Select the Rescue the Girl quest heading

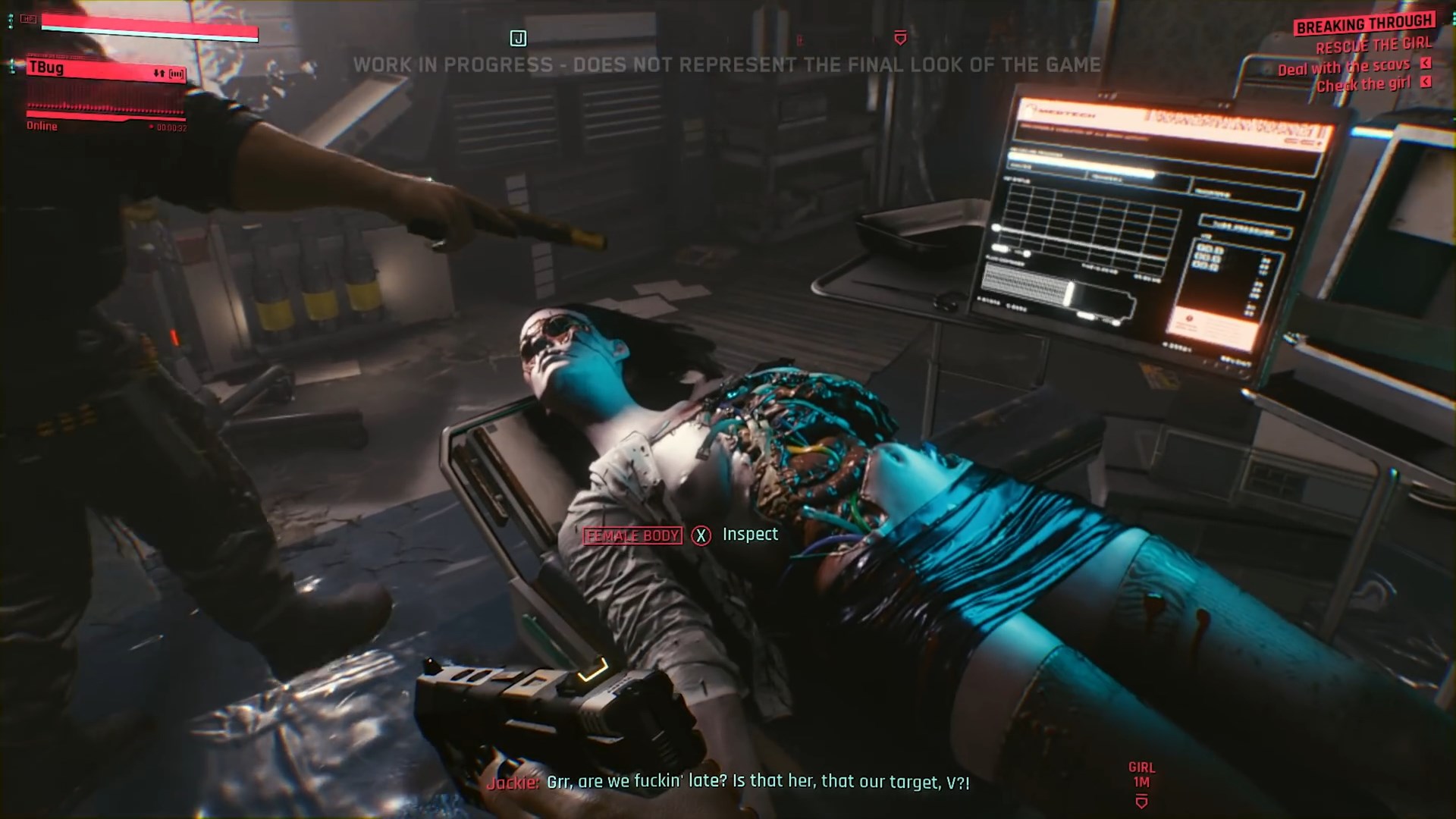tap(1373, 45)
